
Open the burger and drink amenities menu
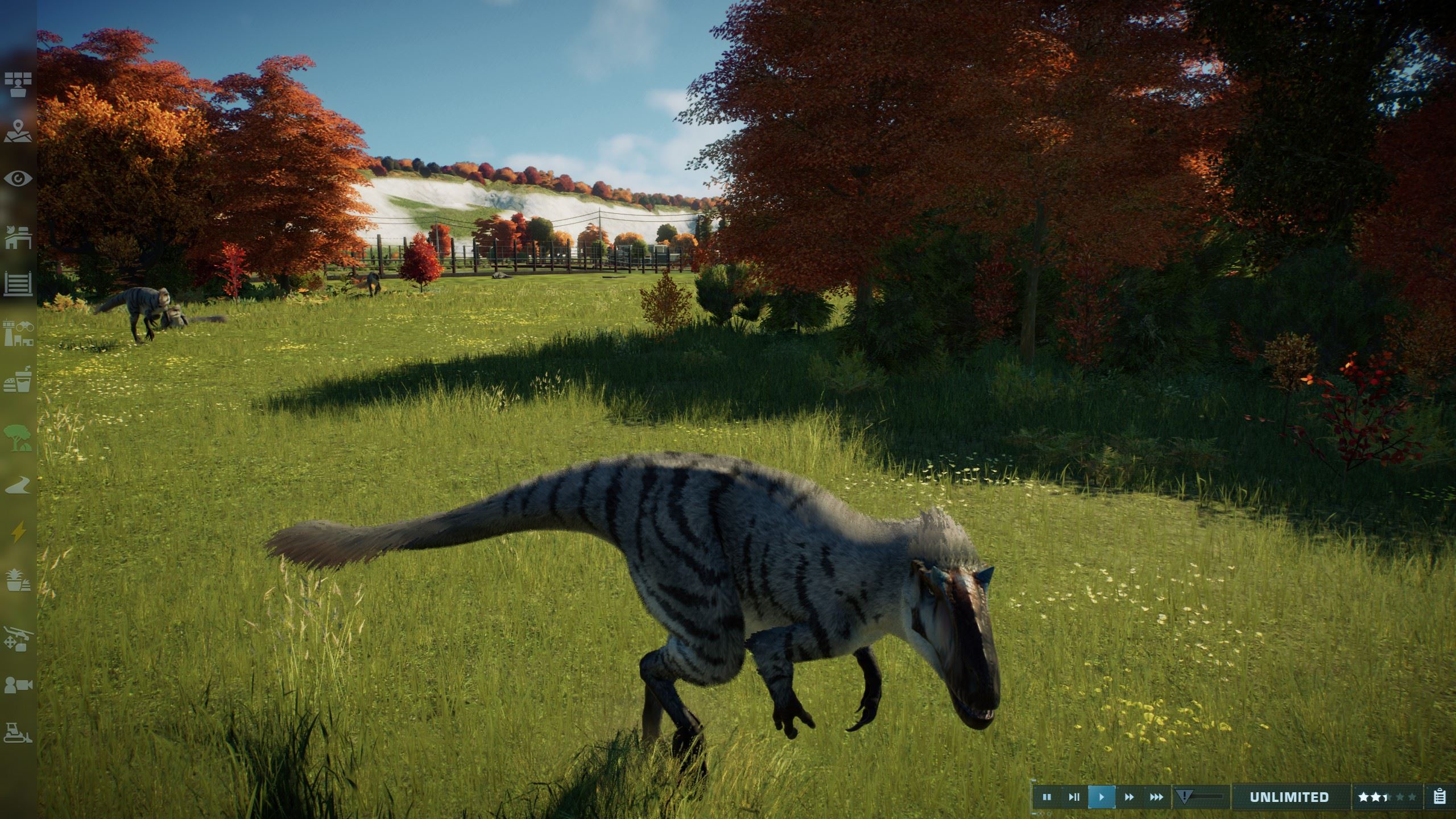click(18, 379)
